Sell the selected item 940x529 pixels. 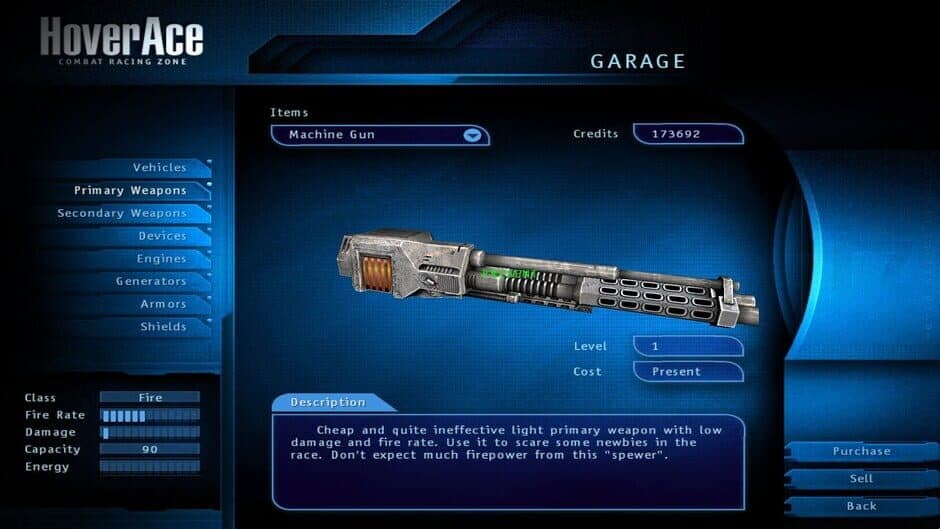tap(861, 479)
